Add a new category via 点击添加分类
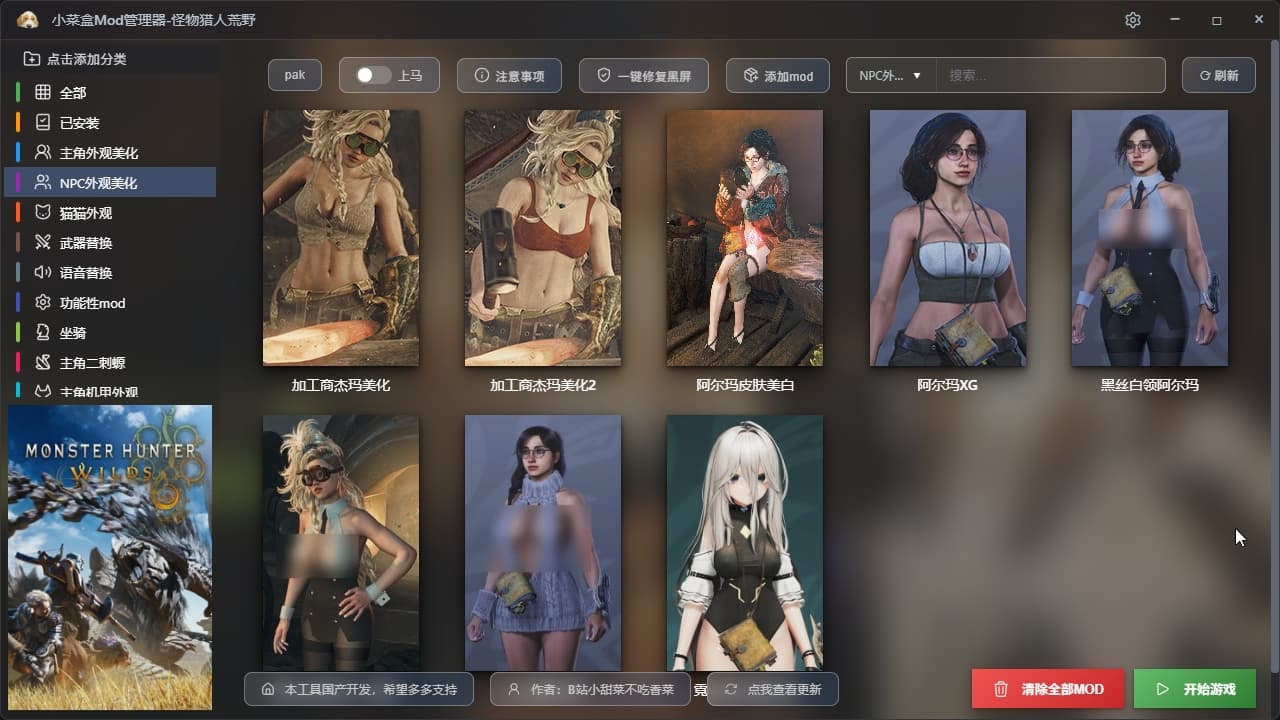The width and height of the screenshot is (1280, 720). [x=86, y=59]
